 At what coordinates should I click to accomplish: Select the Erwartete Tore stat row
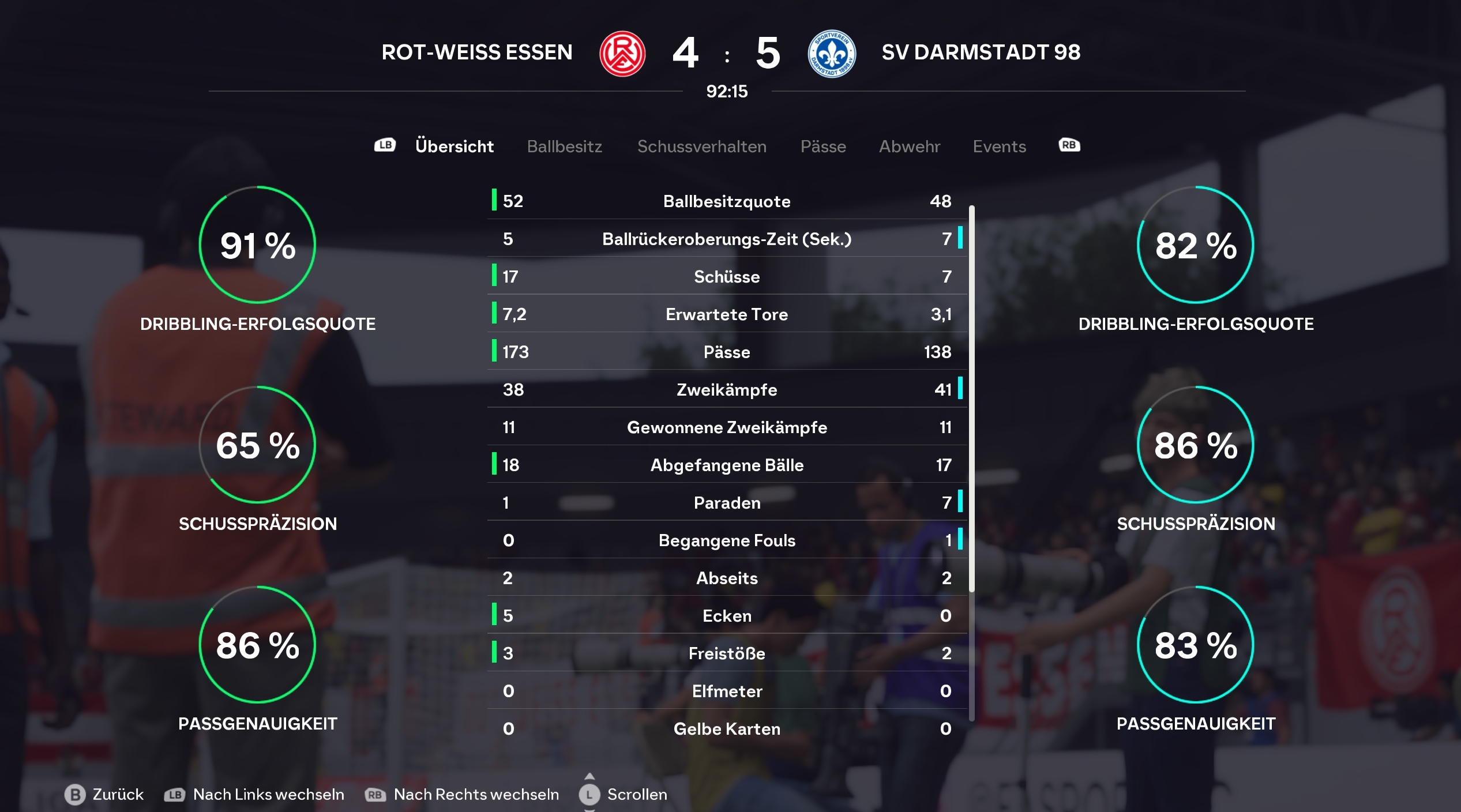pyautogui.click(x=727, y=314)
